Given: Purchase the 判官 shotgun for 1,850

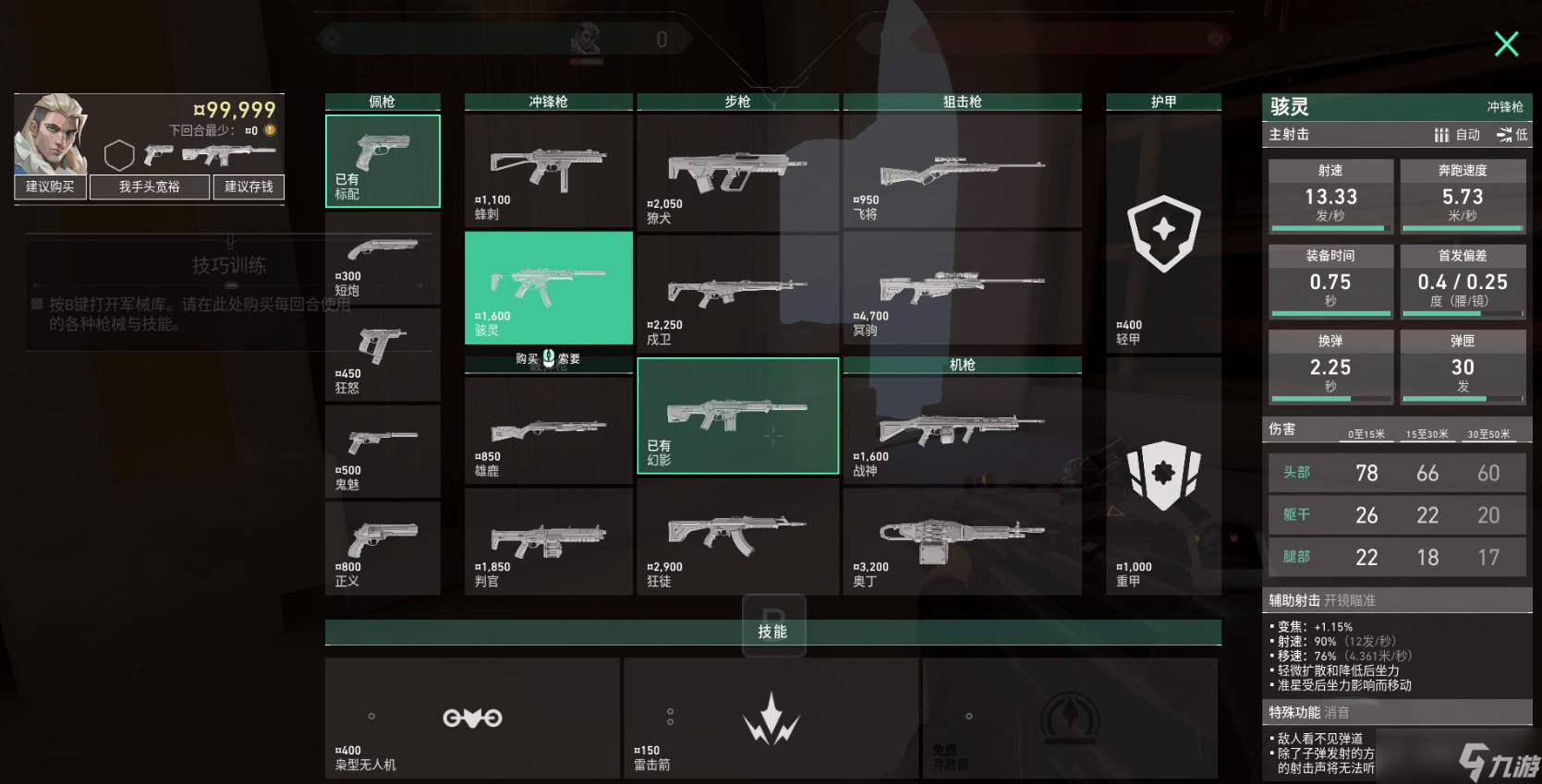Looking at the screenshot, I should coord(548,542).
